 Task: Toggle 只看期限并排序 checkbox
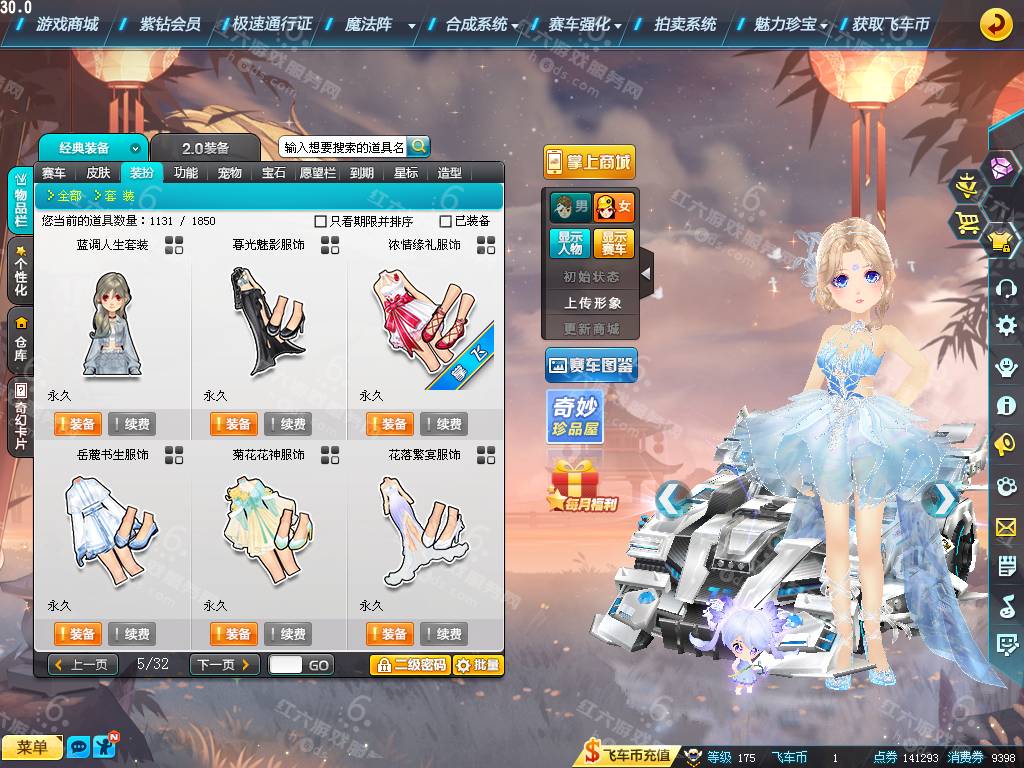(321, 221)
